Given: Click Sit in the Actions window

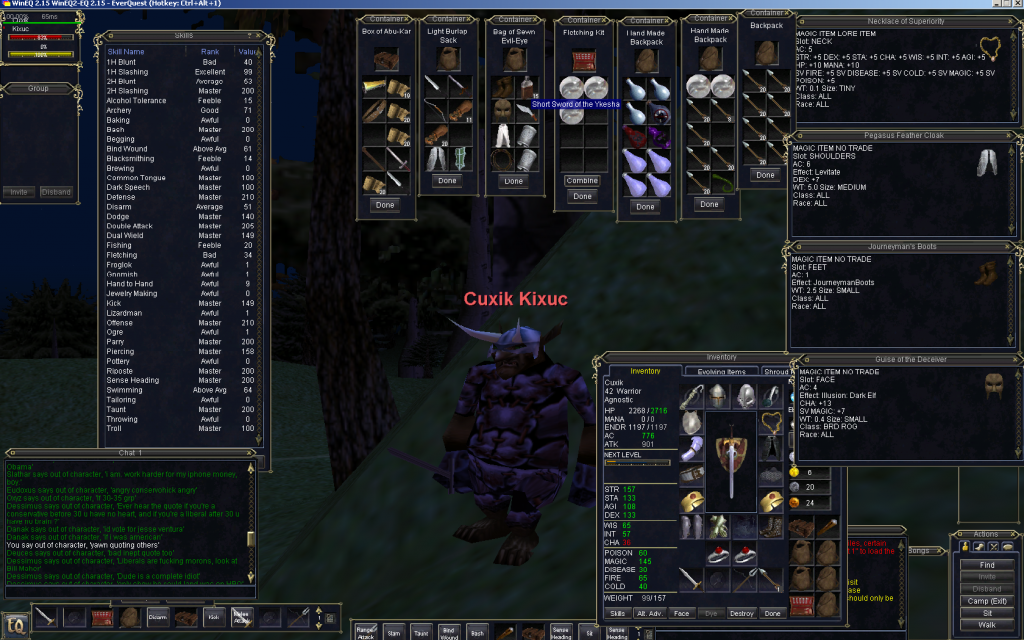Looking at the screenshot, I should [x=986, y=610].
